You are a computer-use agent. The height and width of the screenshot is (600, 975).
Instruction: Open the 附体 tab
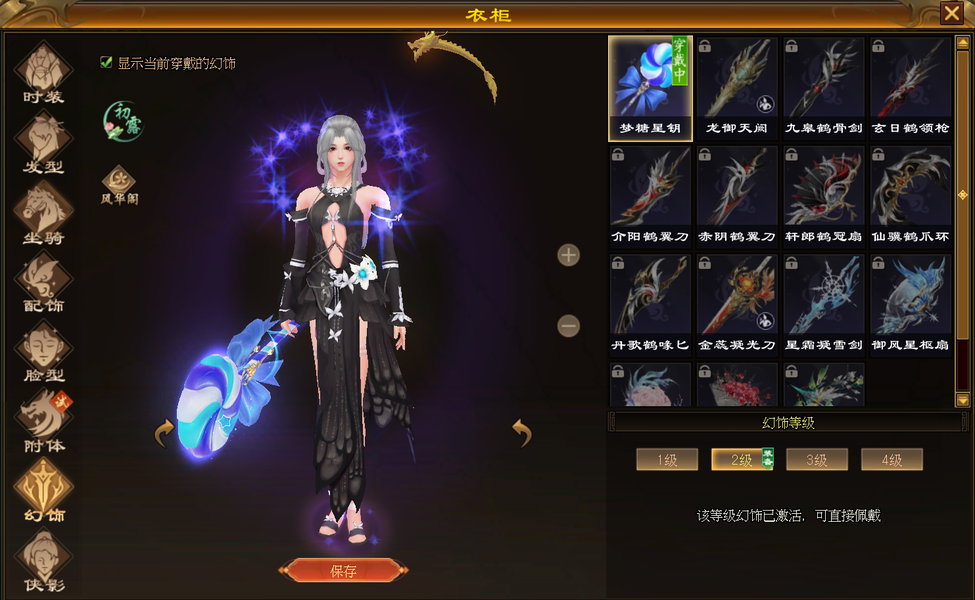coord(43,421)
